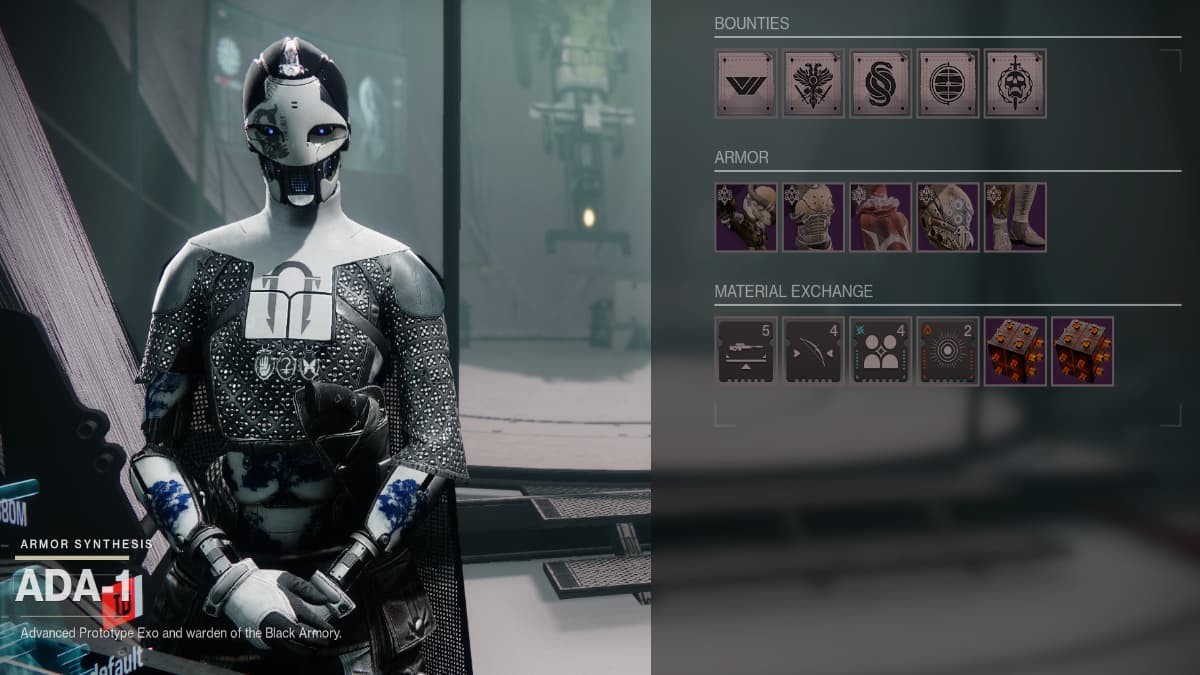The height and width of the screenshot is (675, 1200).
Task: Select the Vanguard bounty
Action: (x=746, y=83)
